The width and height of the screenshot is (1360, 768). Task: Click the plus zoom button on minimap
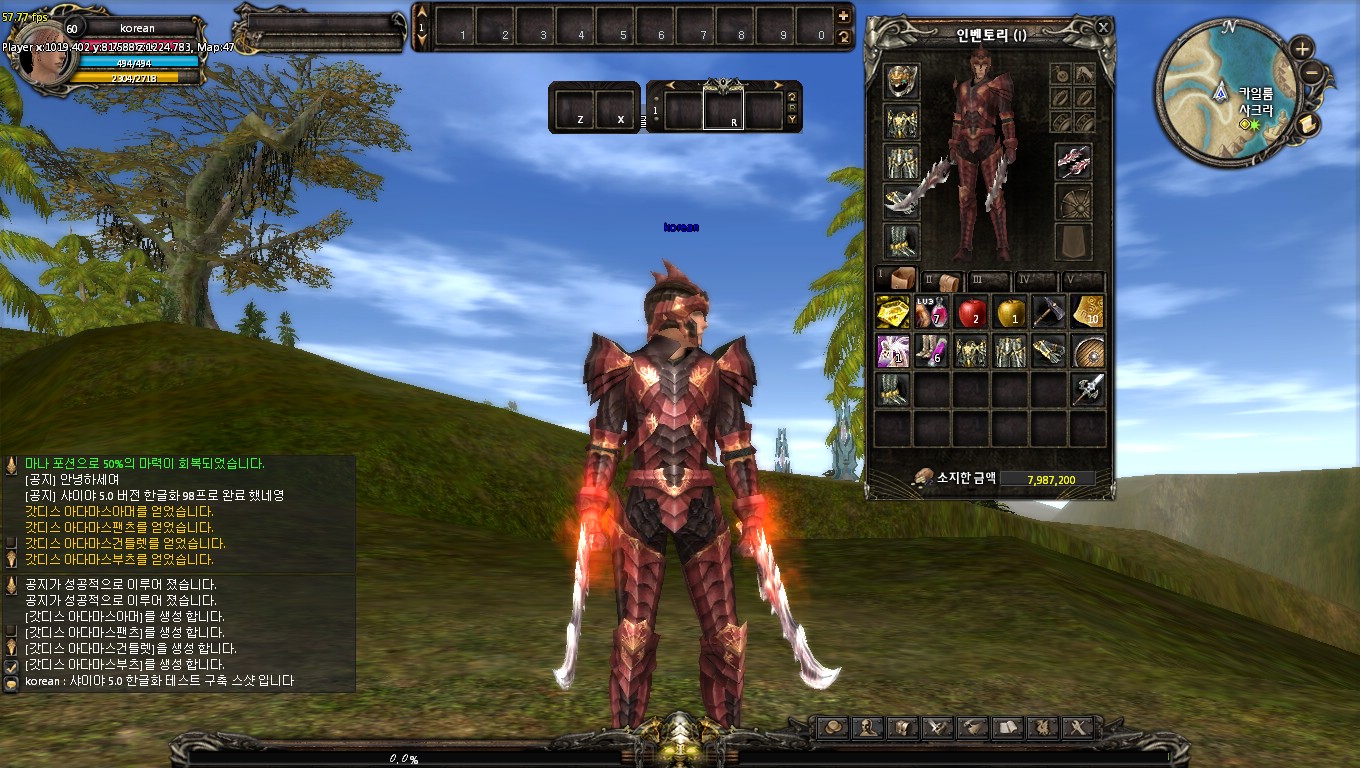(x=1302, y=48)
